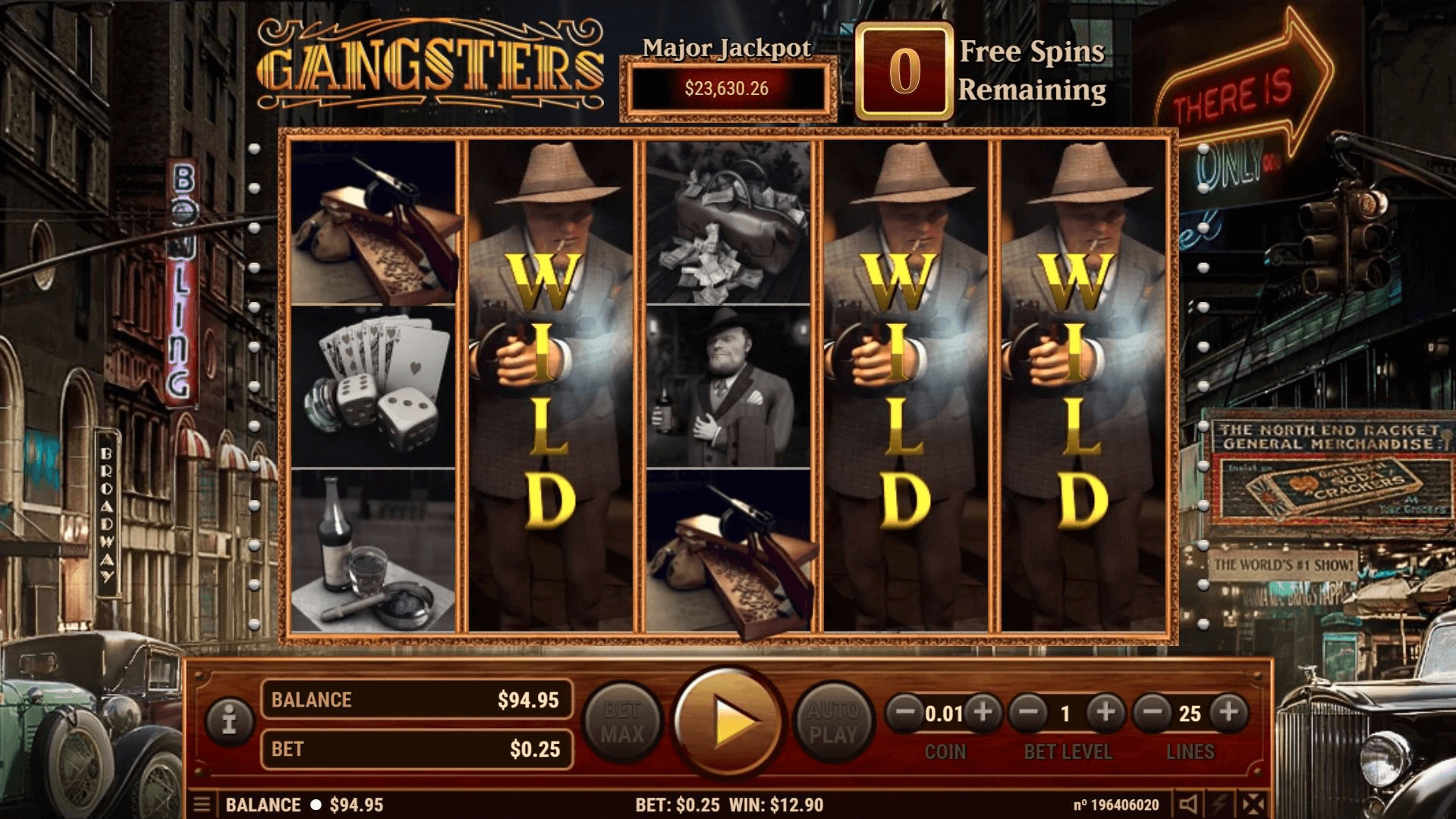1456x819 pixels.
Task: Reduce the number of lines
Action: 1153,713
